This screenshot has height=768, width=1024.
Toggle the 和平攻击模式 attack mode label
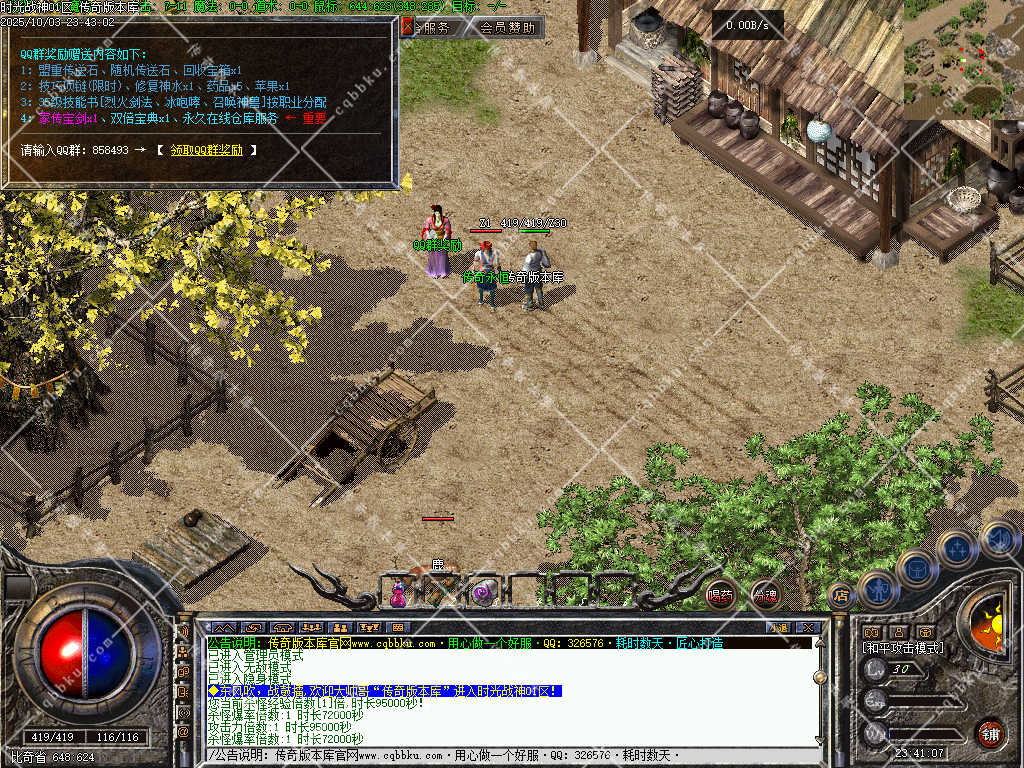902,648
